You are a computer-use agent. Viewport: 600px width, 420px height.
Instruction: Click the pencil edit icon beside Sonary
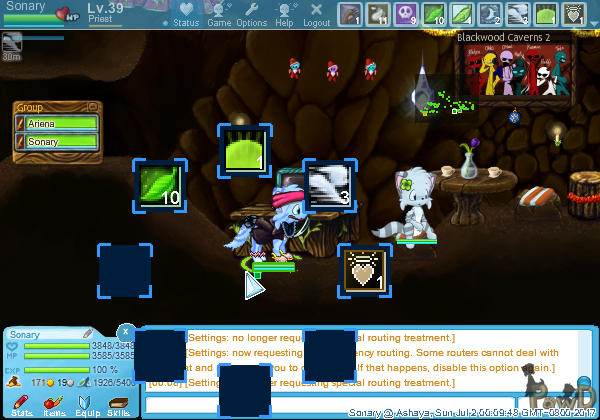click(x=87, y=333)
